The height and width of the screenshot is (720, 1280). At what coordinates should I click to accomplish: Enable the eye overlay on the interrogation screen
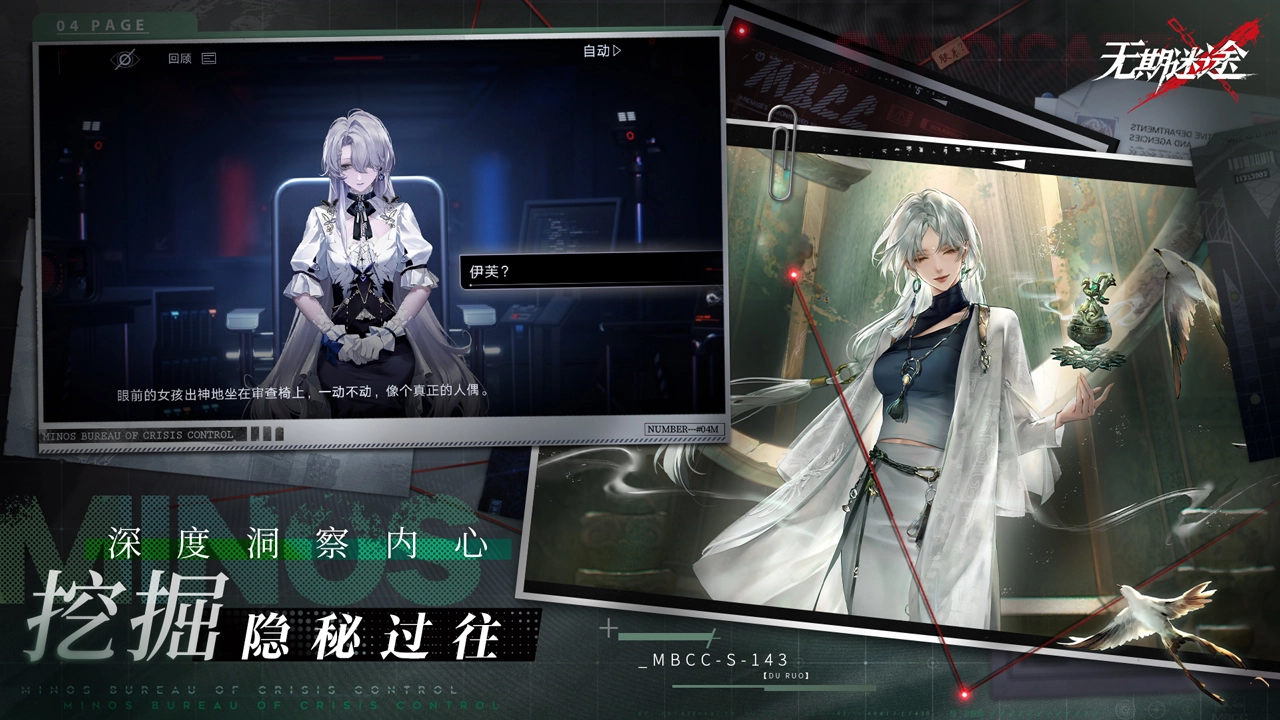coord(123,57)
